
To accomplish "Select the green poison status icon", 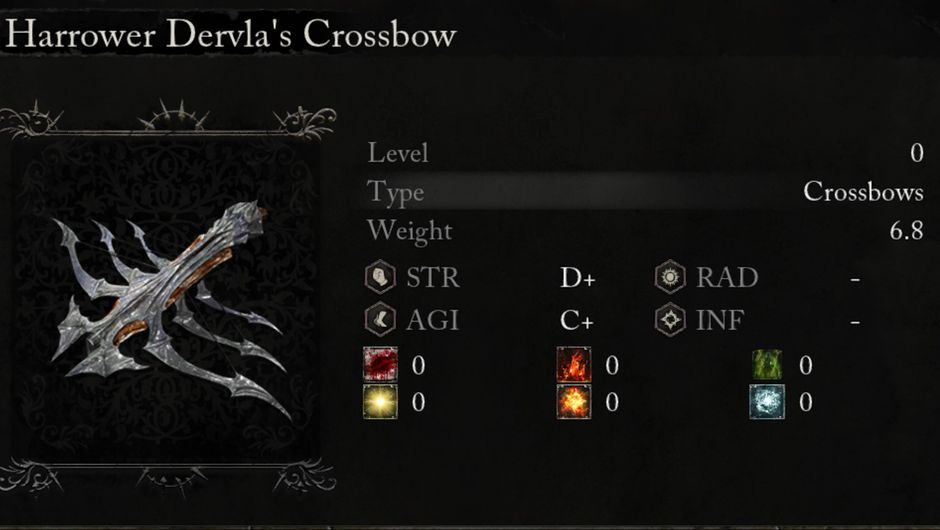I will [x=767, y=365].
